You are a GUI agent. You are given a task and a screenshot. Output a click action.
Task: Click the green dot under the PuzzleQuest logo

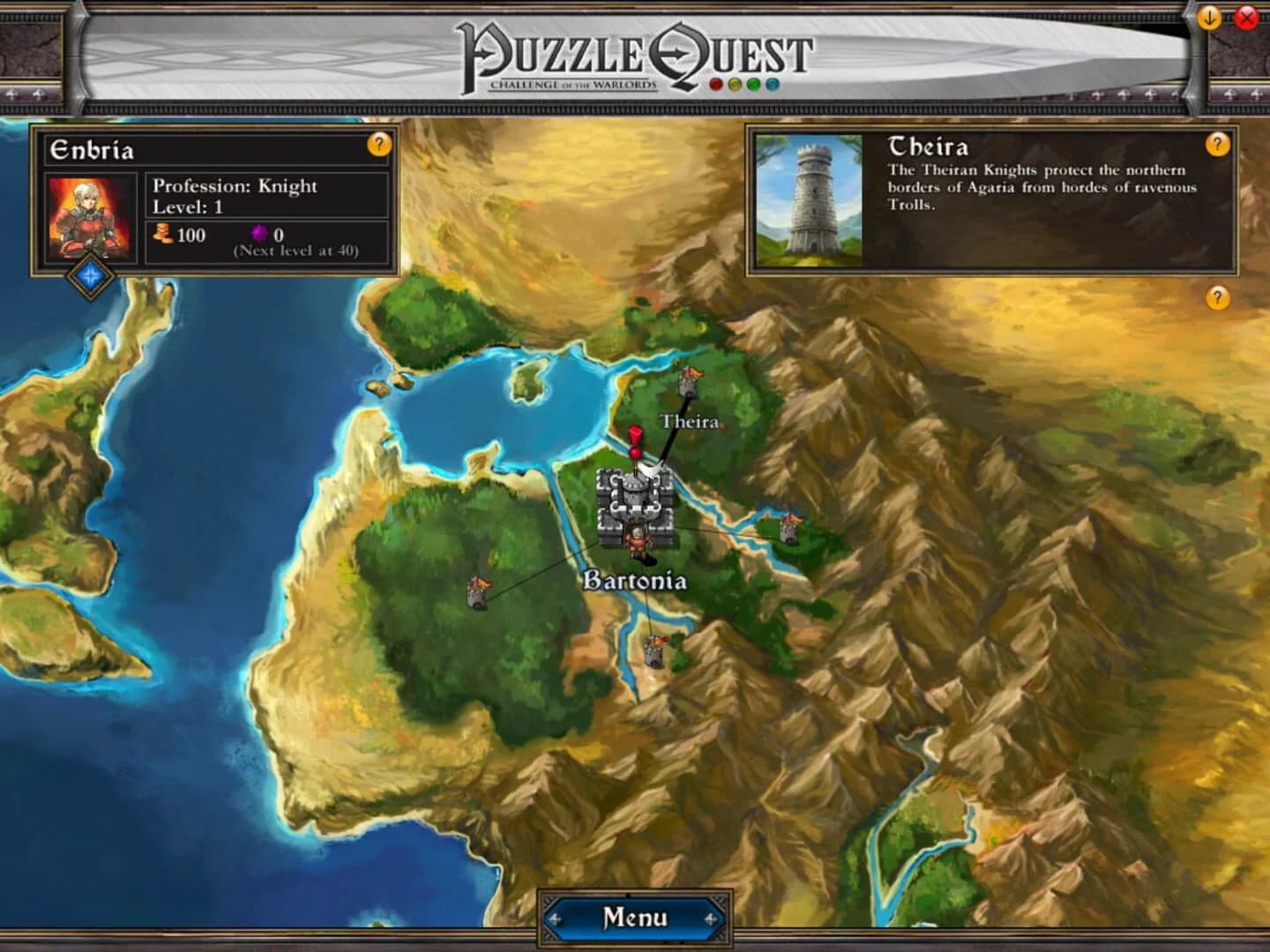click(752, 82)
